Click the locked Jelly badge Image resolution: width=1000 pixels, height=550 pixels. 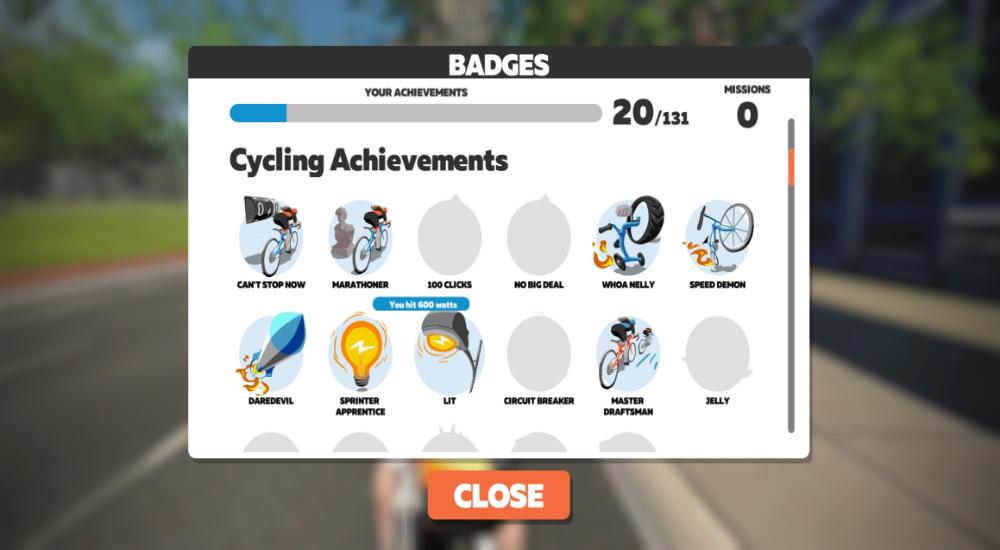pos(718,354)
